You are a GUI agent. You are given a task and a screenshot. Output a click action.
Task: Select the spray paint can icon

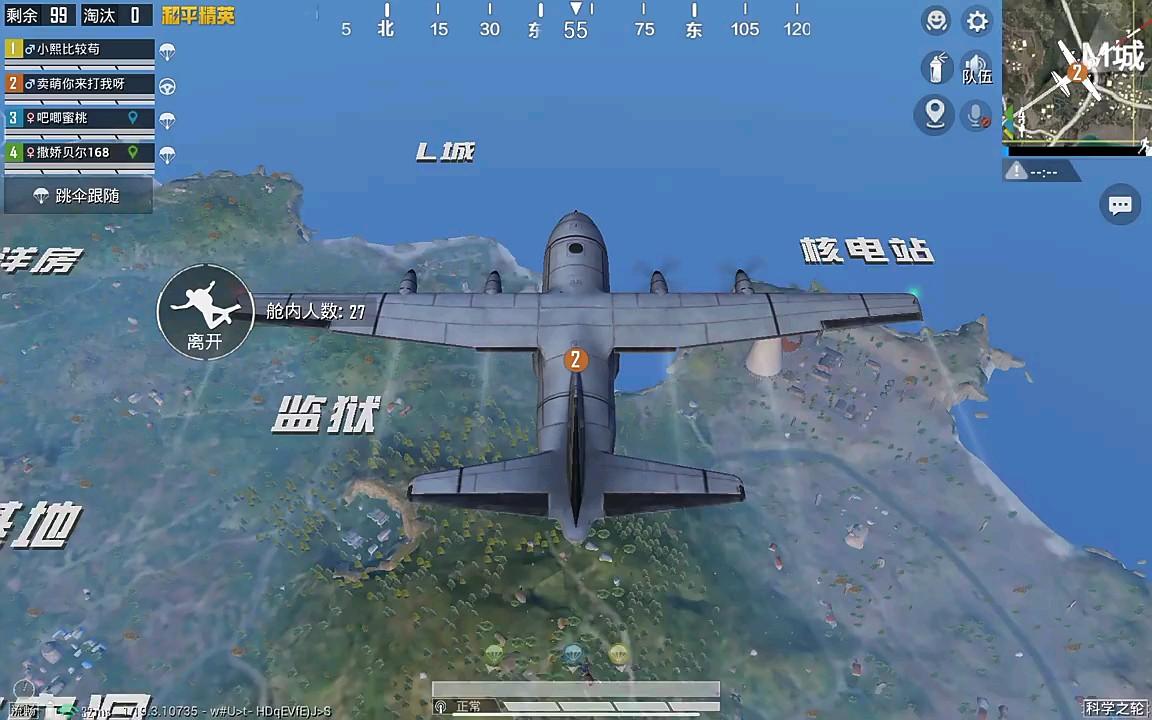pyautogui.click(x=936, y=68)
